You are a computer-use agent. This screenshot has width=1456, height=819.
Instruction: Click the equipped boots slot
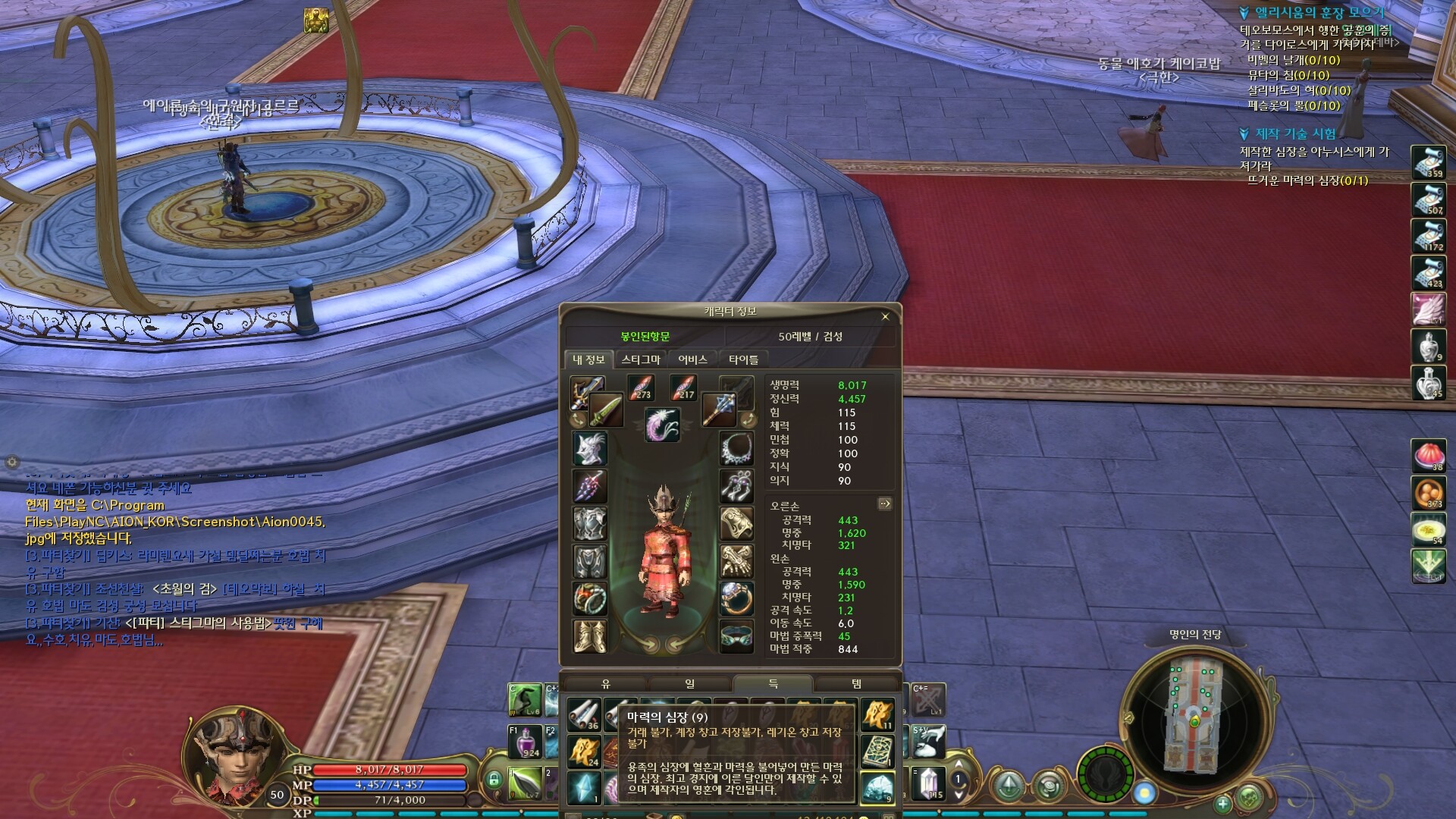click(x=589, y=636)
